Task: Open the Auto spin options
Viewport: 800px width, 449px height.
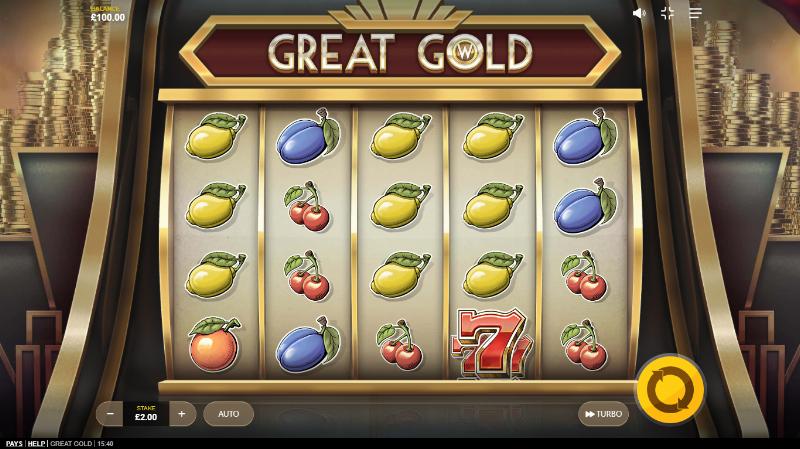Action: [228, 414]
